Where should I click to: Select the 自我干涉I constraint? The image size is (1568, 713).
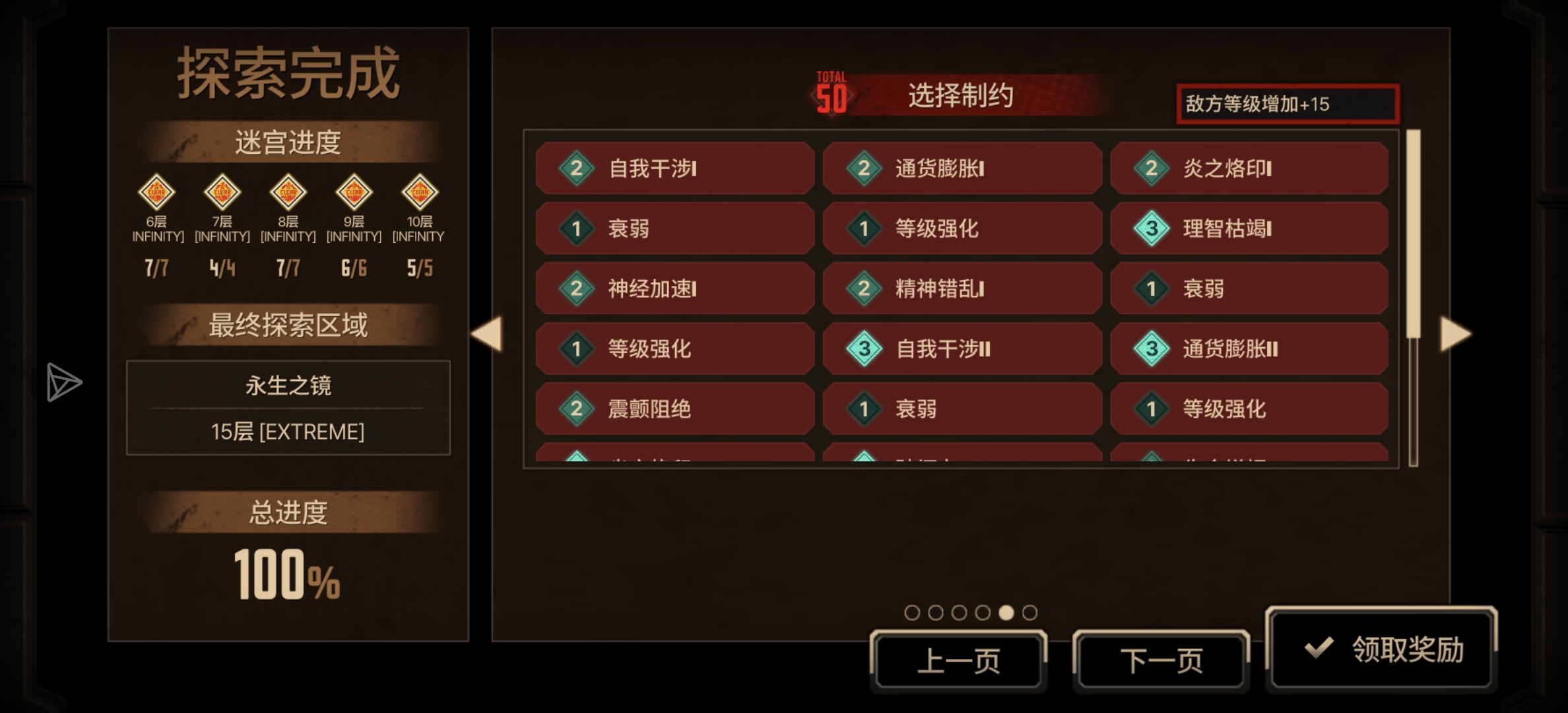click(673, 169)
